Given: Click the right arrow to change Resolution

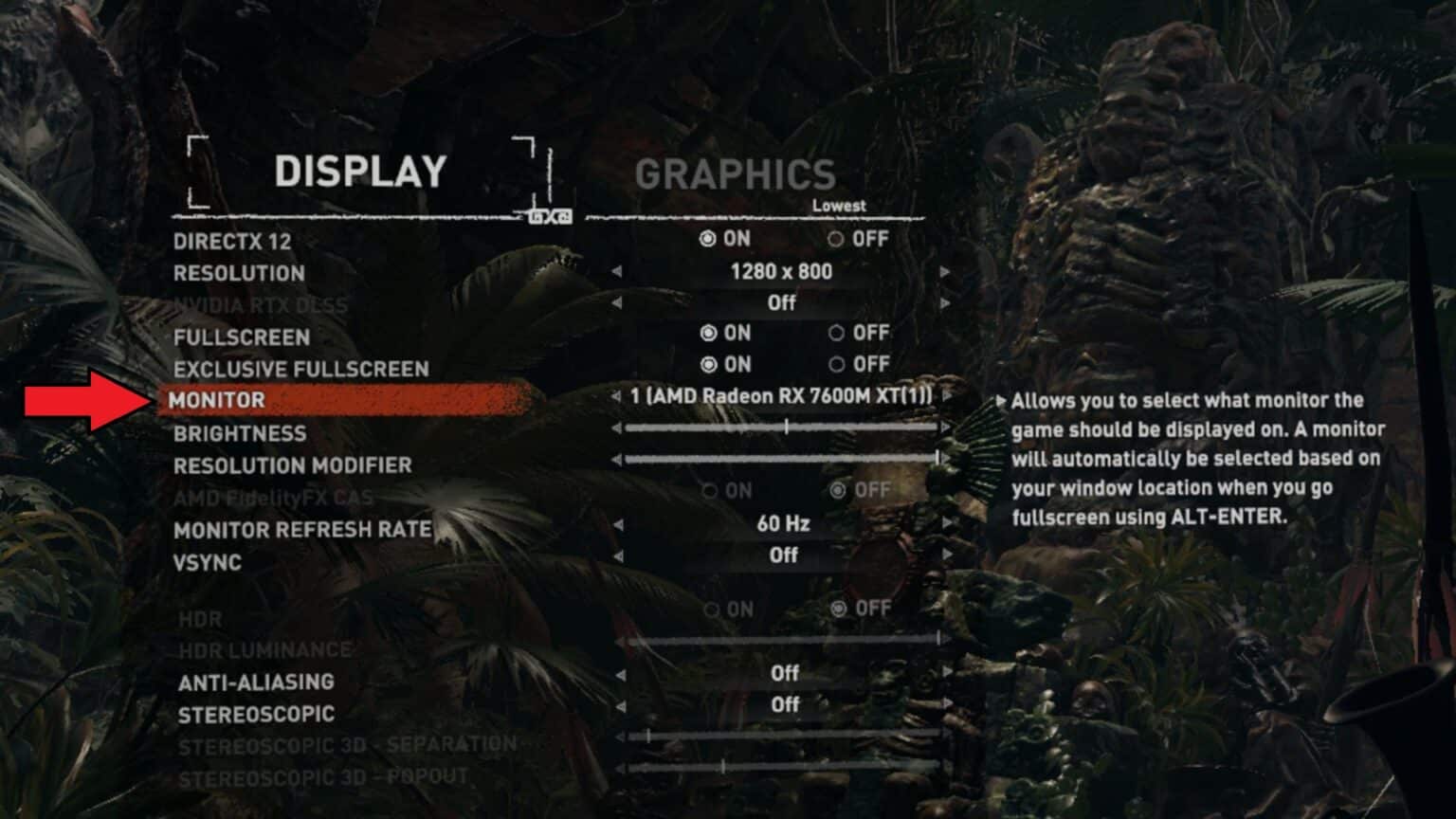Looking at the screenshot, I should coord(945,273).
